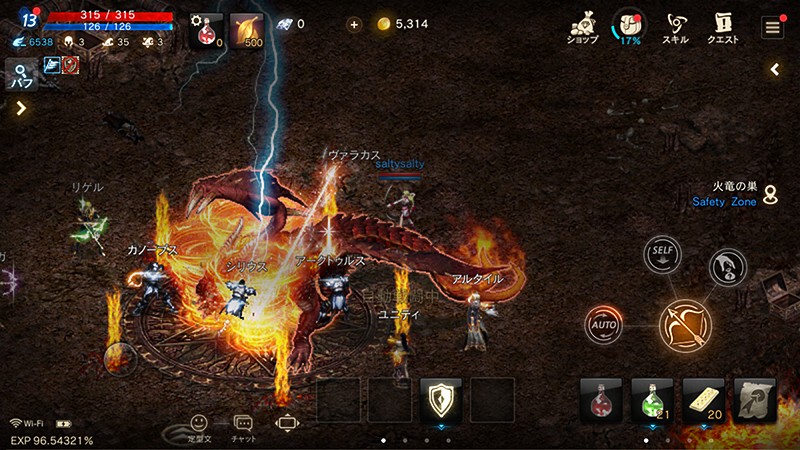Open the ショップ shop menu

tap(582, 27)
